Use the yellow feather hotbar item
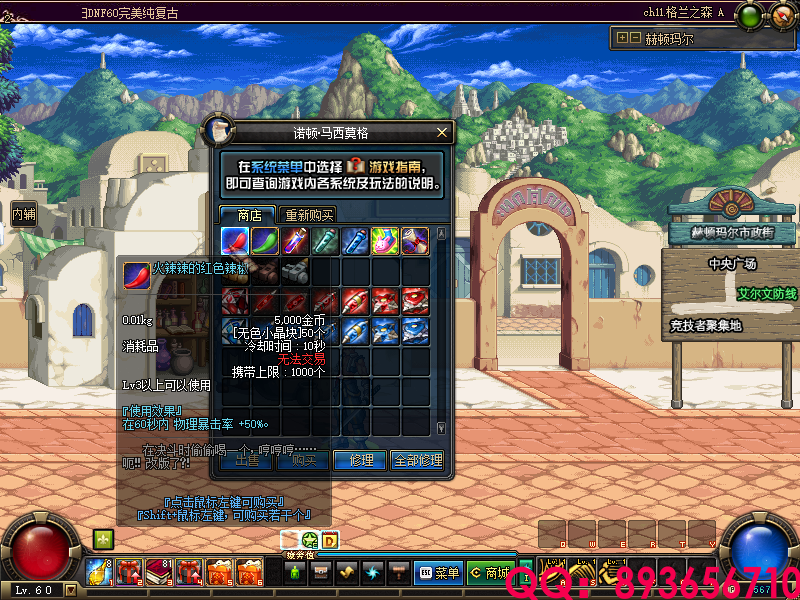800x600 pixels. [x=99, y=572]
